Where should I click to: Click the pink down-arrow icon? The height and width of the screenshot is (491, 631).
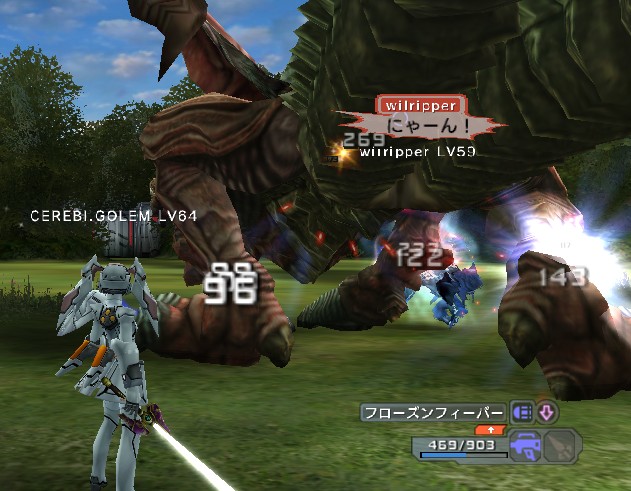[548, 412]
